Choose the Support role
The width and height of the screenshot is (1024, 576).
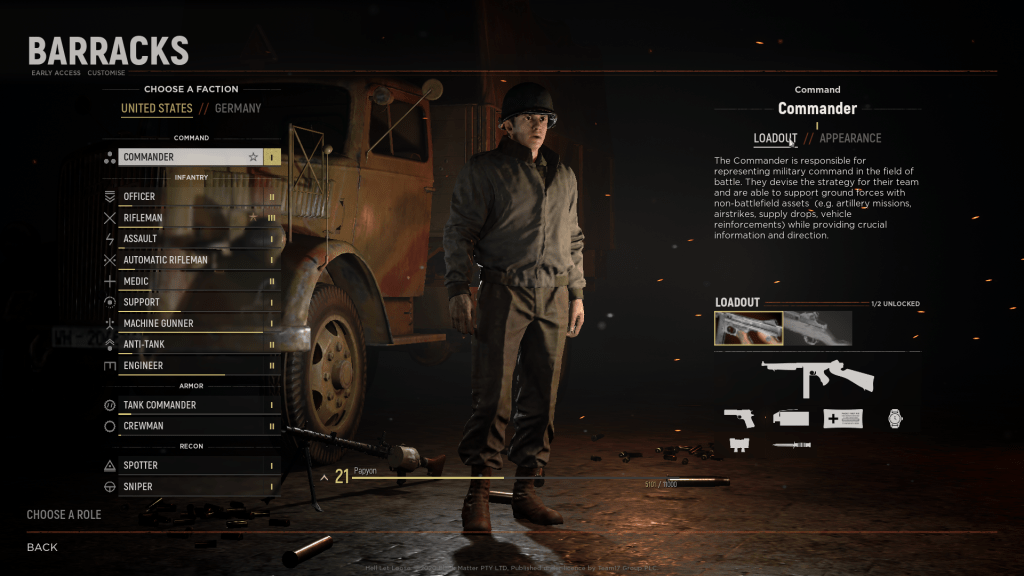[x=190, y=302]
